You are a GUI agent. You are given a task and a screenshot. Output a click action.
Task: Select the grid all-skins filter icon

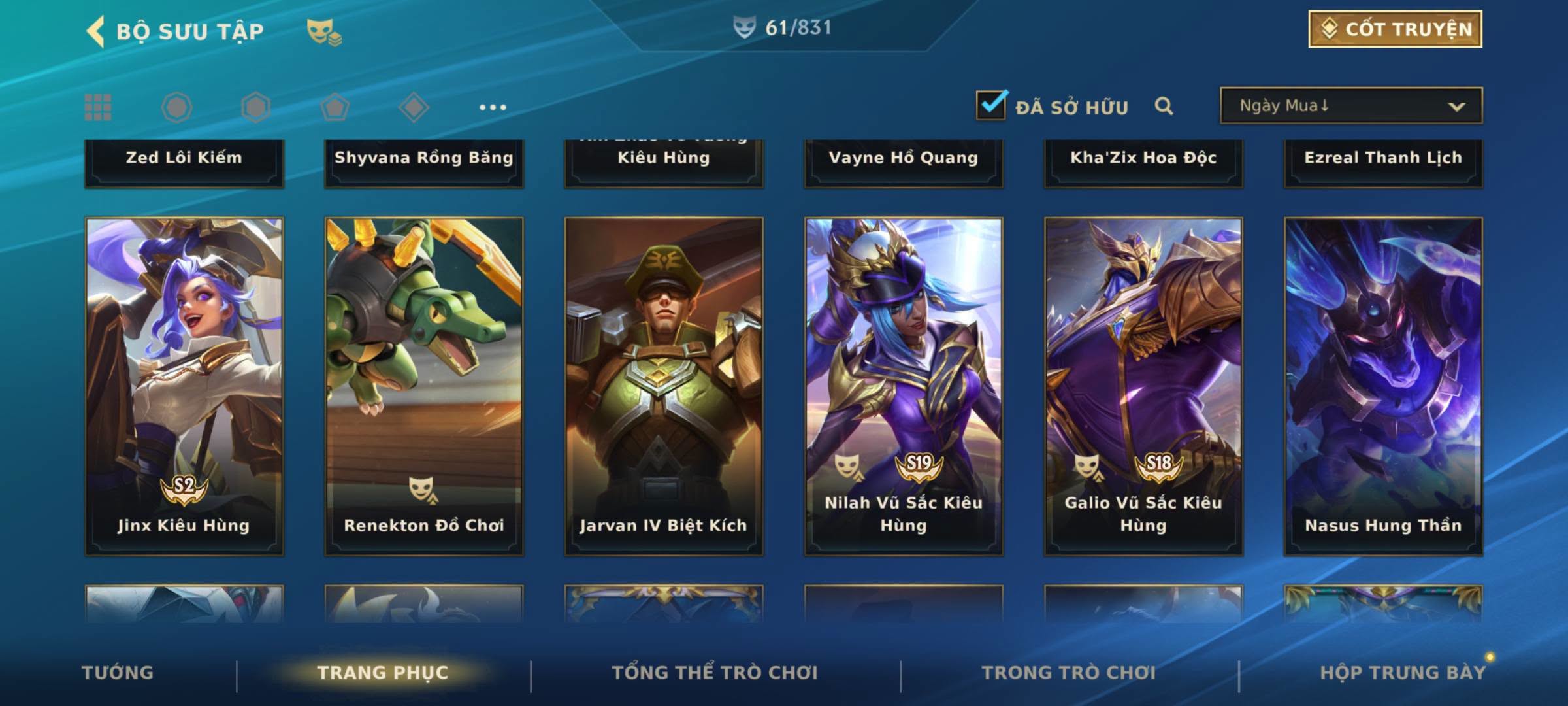click(98, 107)
